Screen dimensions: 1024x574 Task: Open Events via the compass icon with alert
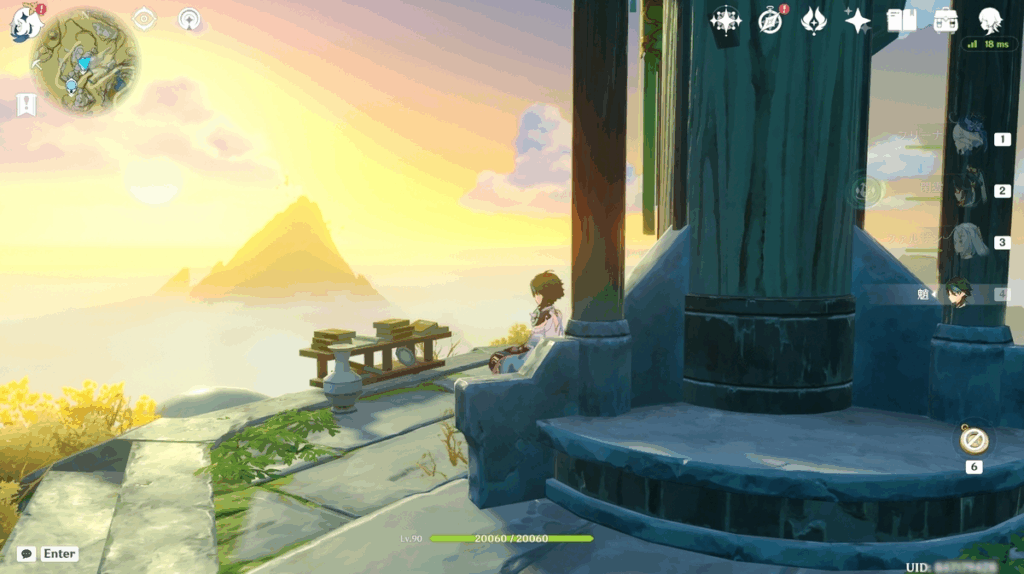coord(770,20)
